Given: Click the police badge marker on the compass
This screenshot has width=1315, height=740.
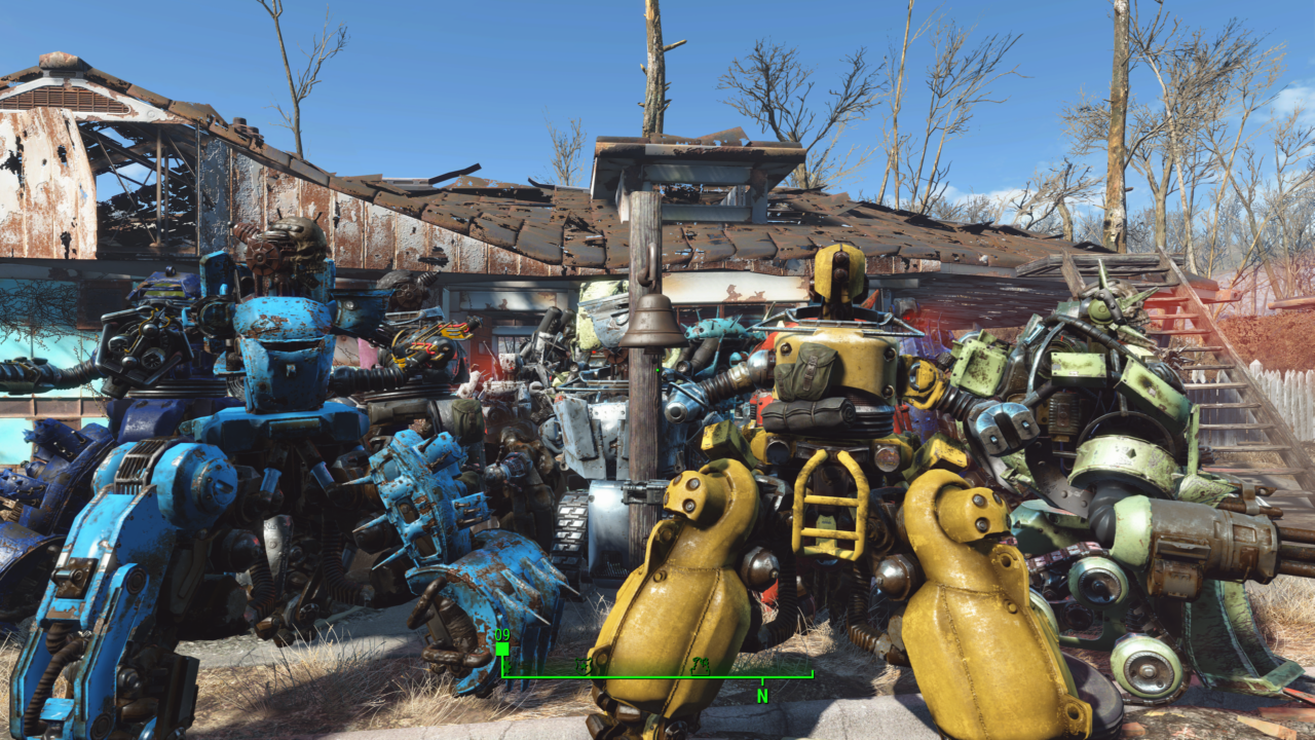Looking at the screenshot, I should point(583,666).
